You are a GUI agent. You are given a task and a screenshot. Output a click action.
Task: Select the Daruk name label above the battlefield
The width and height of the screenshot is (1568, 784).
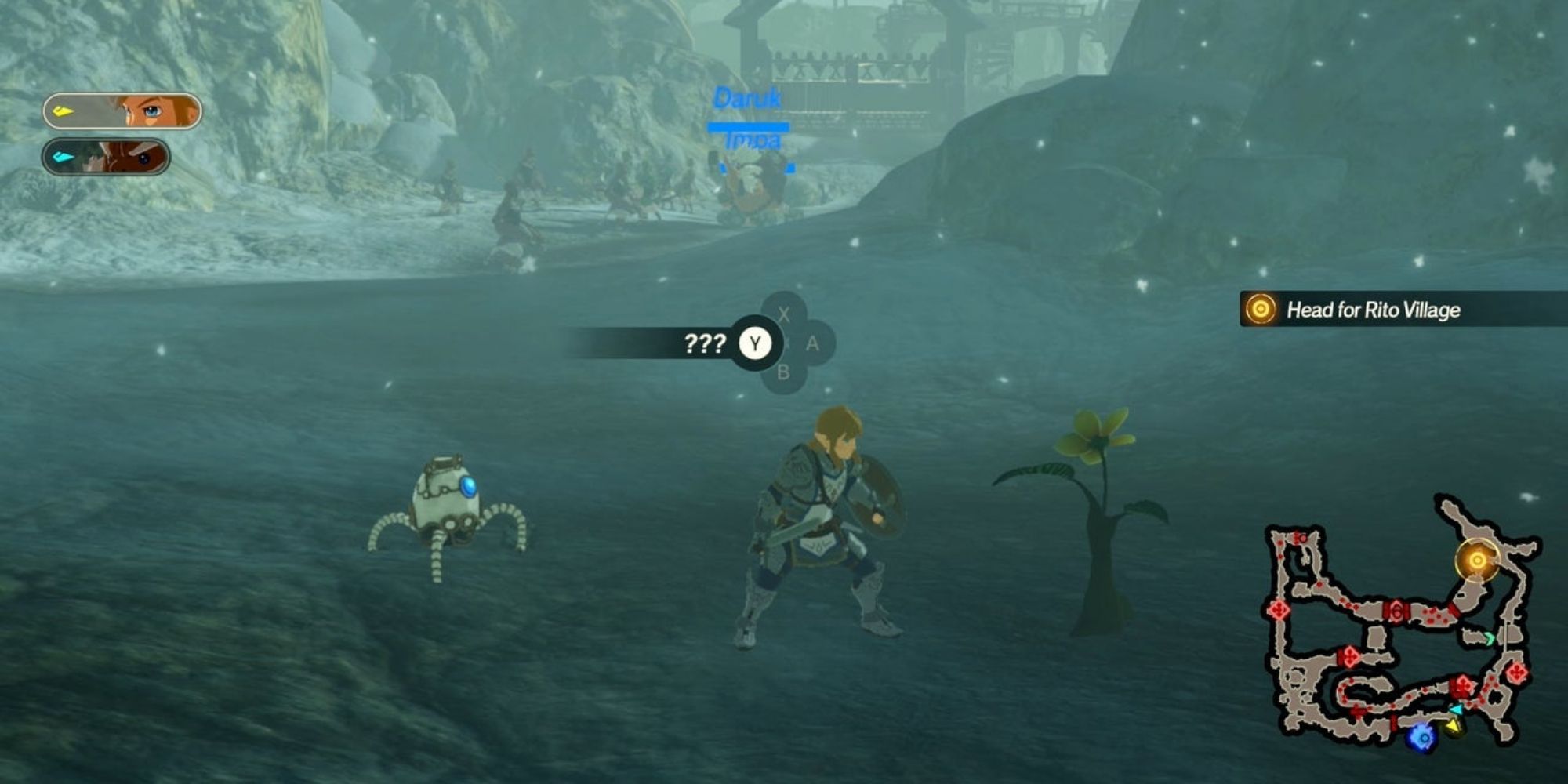pos(747,96)
